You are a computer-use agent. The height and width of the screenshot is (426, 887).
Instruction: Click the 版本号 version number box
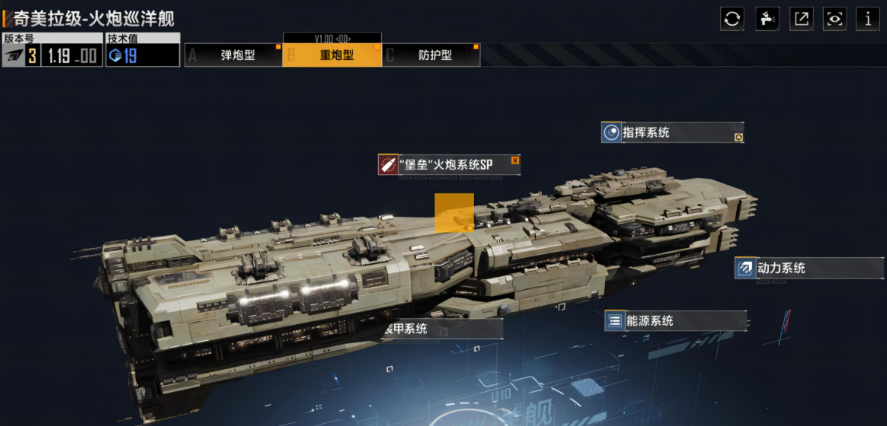(x=51, y=50)
